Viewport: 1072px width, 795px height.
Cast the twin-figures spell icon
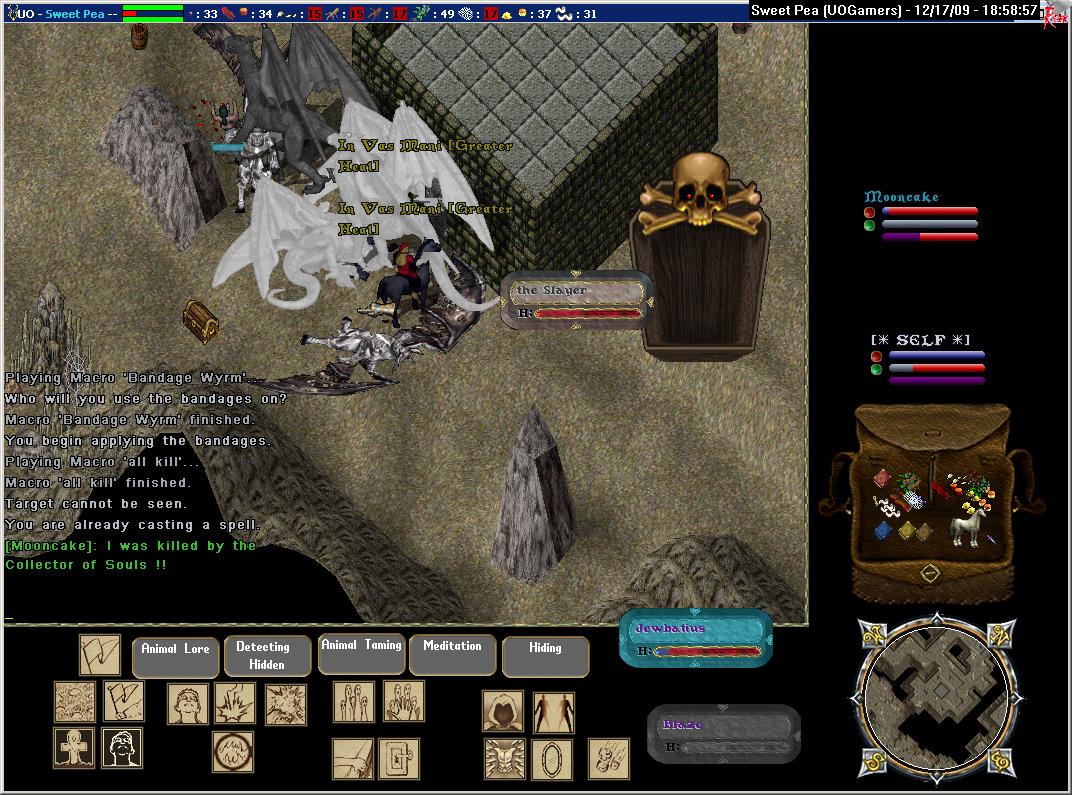click(x=553, y=711)
